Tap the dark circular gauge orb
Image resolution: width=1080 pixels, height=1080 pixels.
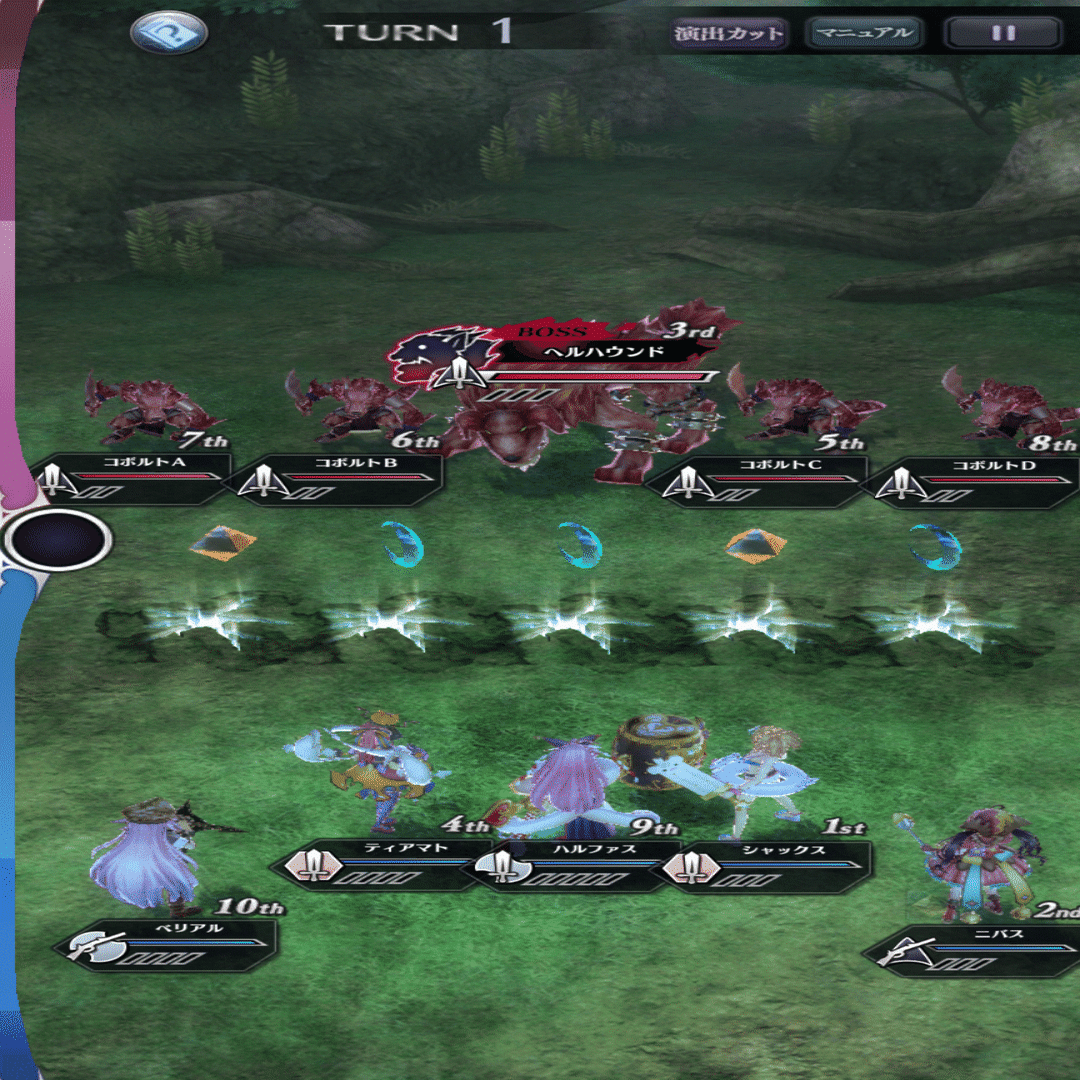pos(58,541)
